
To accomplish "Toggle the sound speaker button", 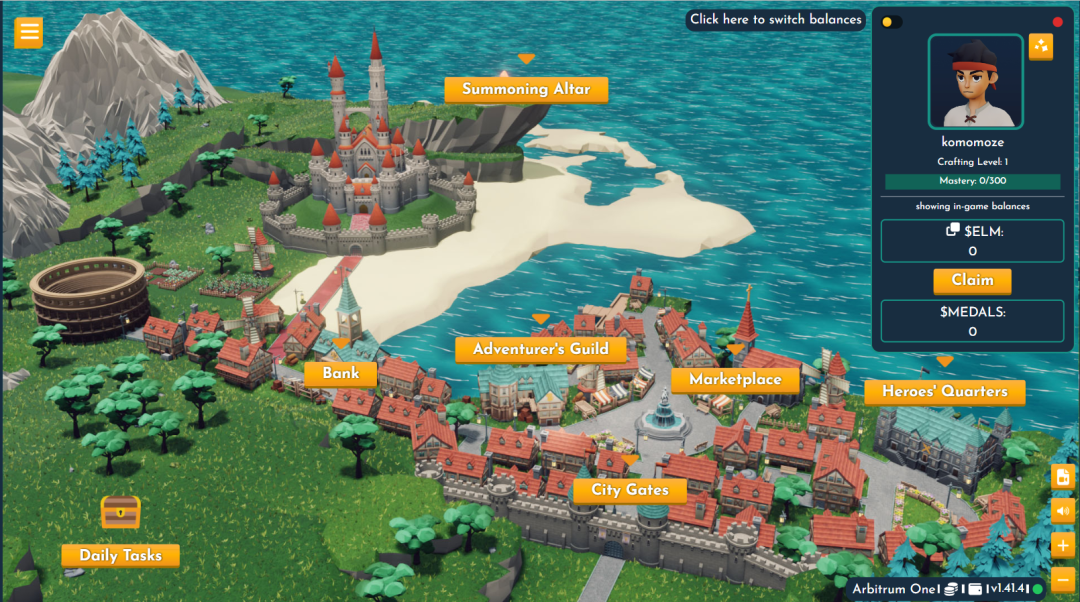I will [1063, 511].
